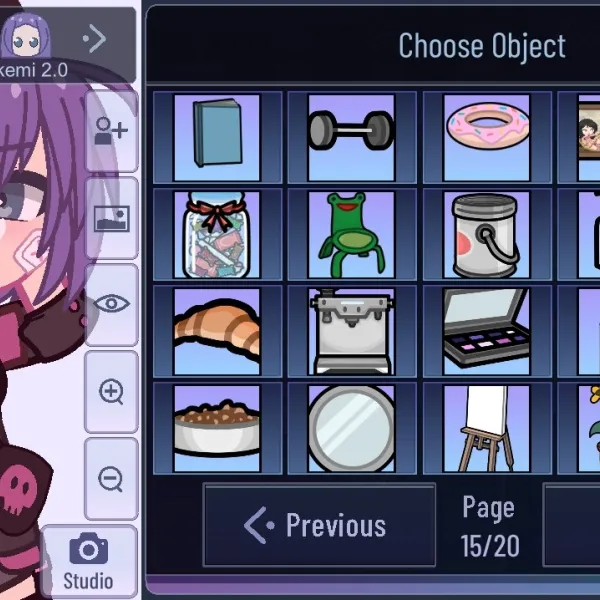Choose the silver espresso machine object
The width and height of the screenshot is (600, 600).
point(351,331)
